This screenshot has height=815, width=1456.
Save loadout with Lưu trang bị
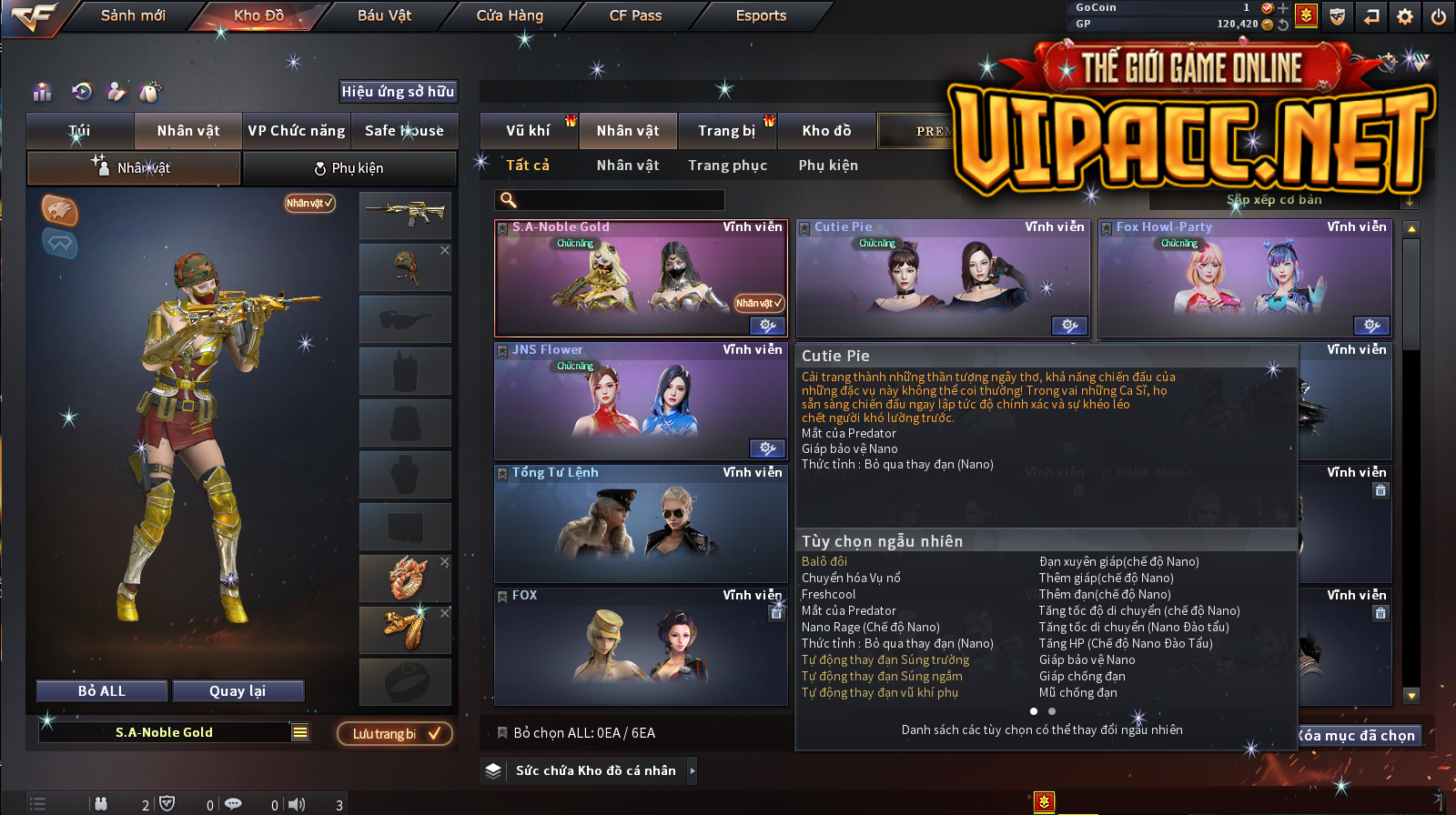pyautogui.click(x=394, y=734)
